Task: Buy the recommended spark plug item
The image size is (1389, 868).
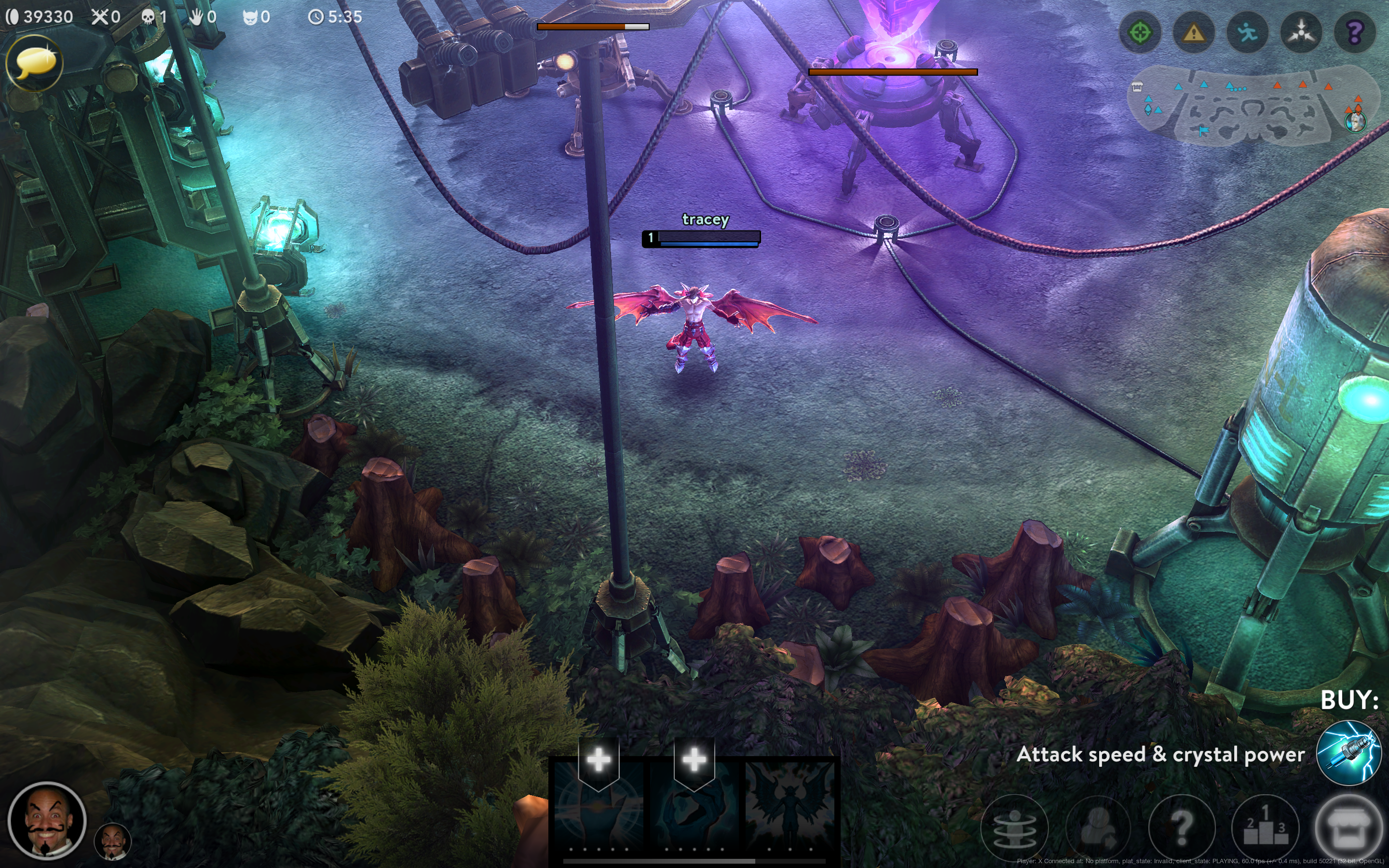Action: pyautogui.click(x=1348, y=753)
